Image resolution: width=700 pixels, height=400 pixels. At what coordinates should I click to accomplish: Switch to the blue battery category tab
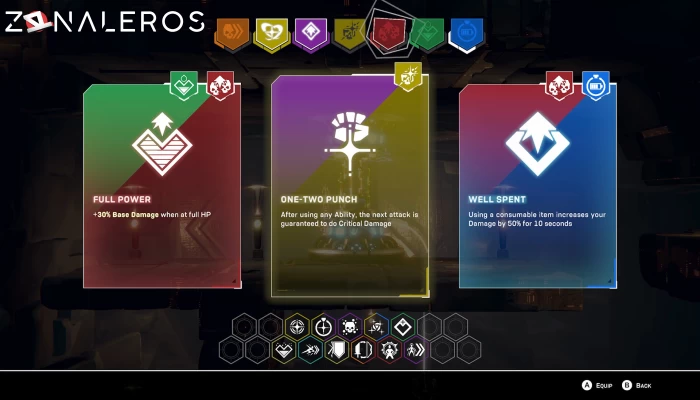point(465,34)
